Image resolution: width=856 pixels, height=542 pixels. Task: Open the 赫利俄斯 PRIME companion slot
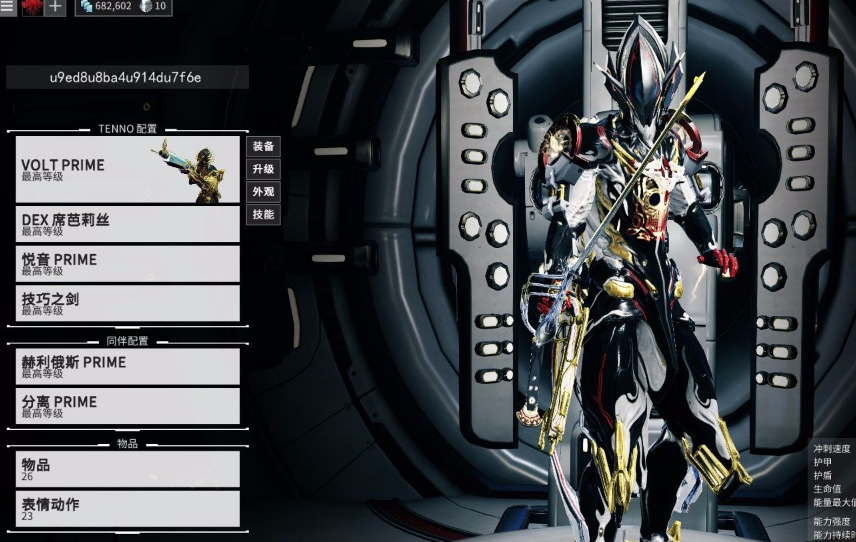128,366
